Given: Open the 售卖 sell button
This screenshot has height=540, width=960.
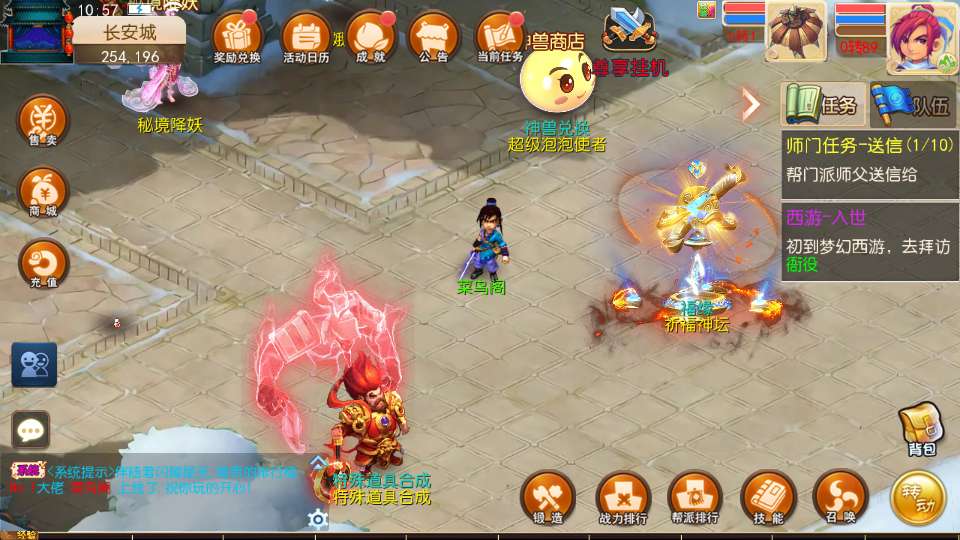Looking at the screenshot, I should click(x=43, y=122).
